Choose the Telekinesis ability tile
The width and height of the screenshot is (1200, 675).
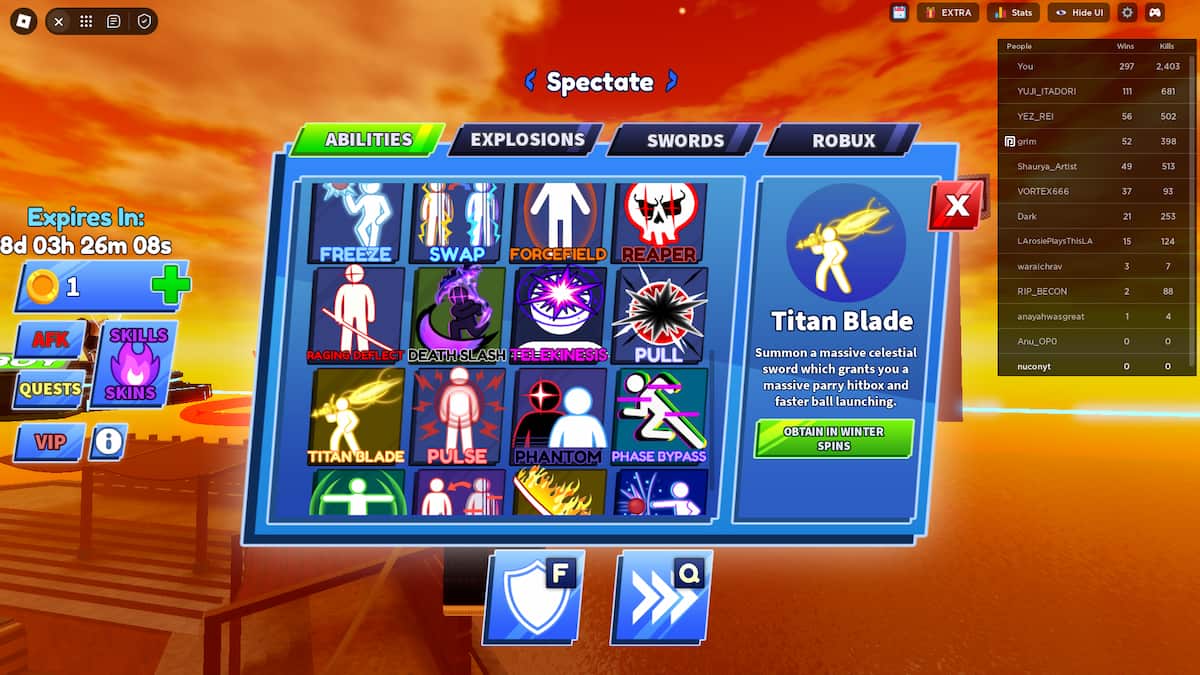click(559, 315)
